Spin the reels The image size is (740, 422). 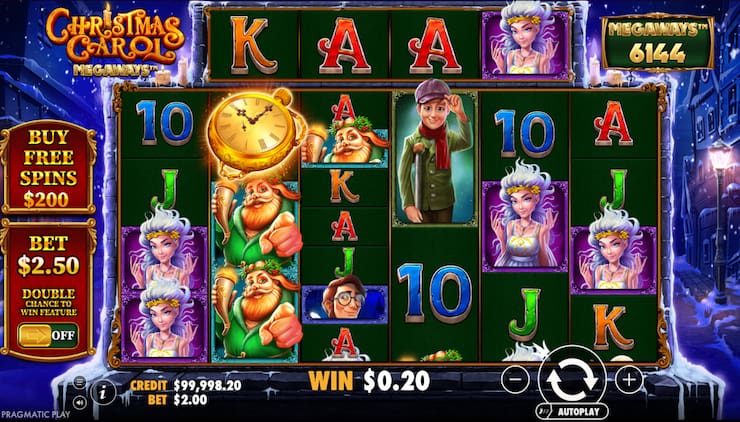click(572, 380)
